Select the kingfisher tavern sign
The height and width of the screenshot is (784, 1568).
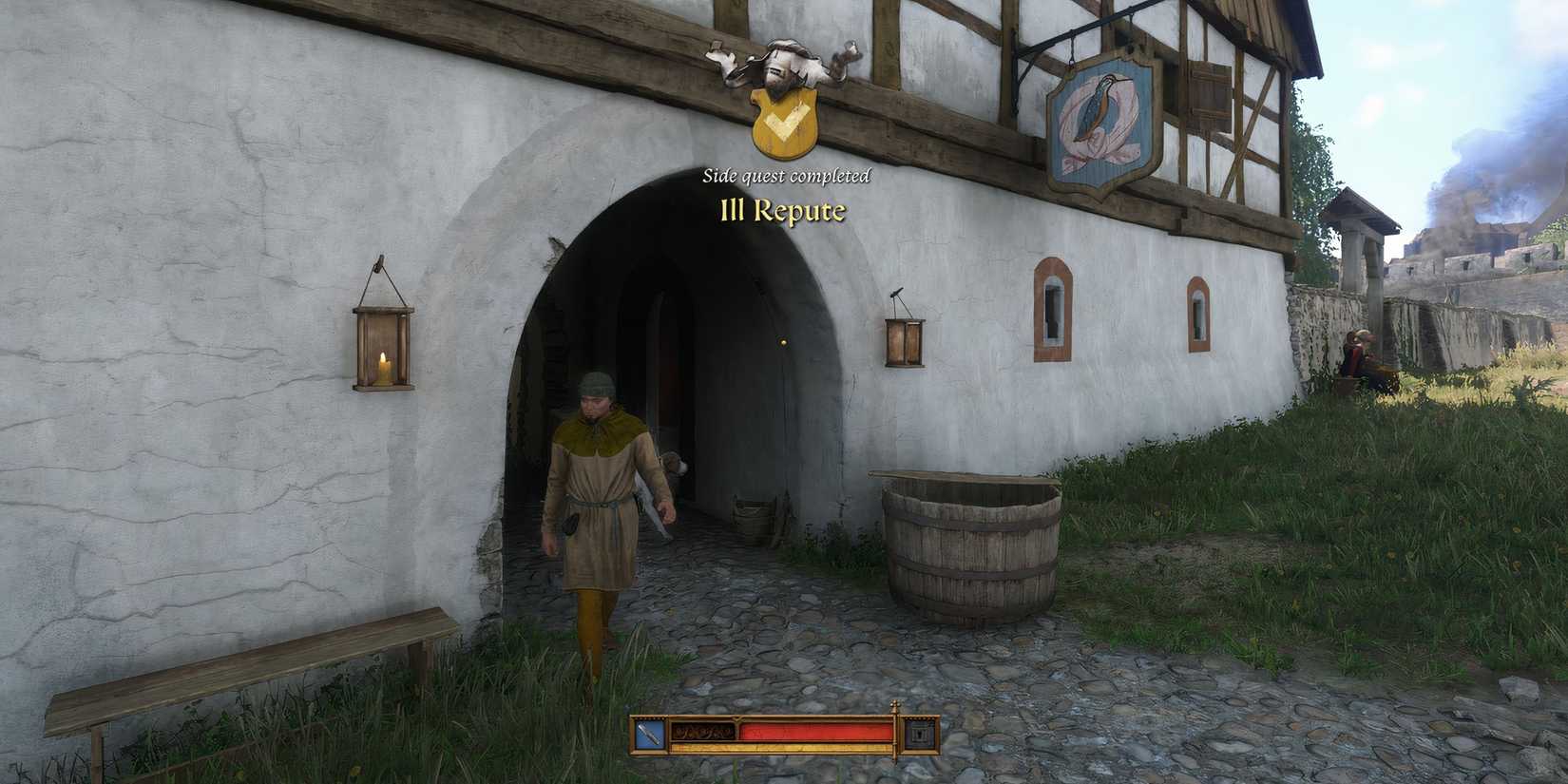[1102, 124]
